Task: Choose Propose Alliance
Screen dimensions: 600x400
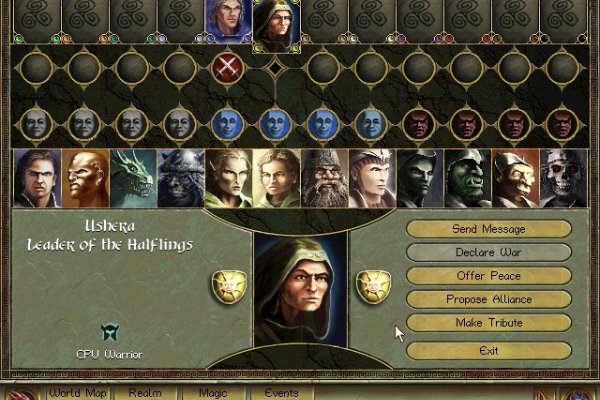Action: click(488, 299)
